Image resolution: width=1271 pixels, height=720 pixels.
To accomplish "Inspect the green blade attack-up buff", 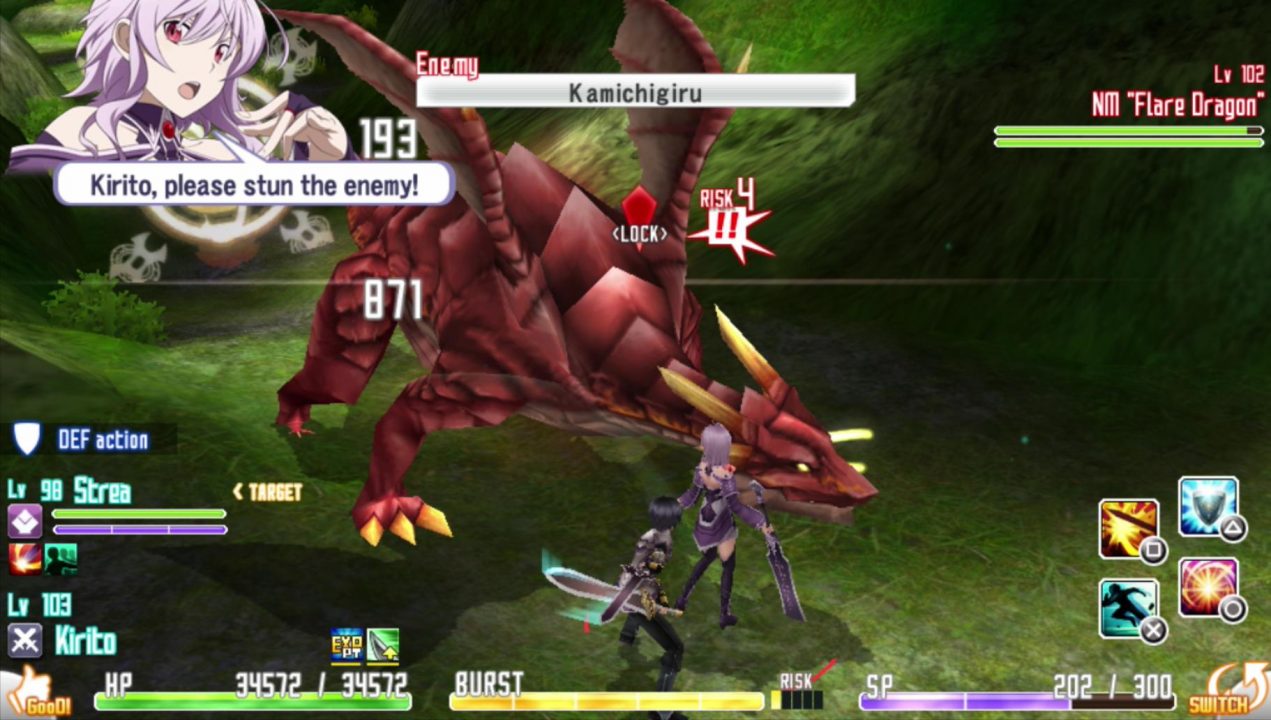I will pos(383,647).
